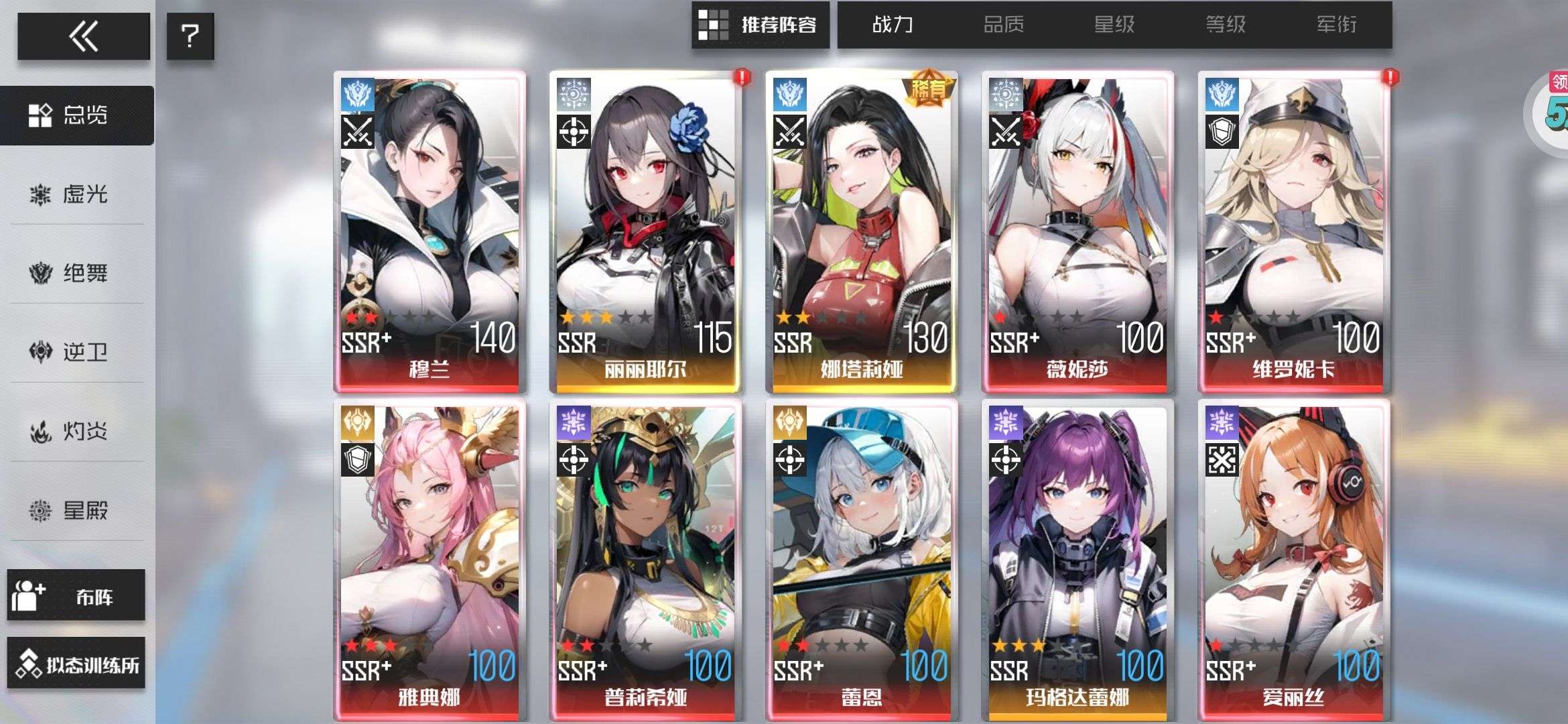Sort characters by 星级
This screenshot has width=1568, height=724.
(1114, 25)
